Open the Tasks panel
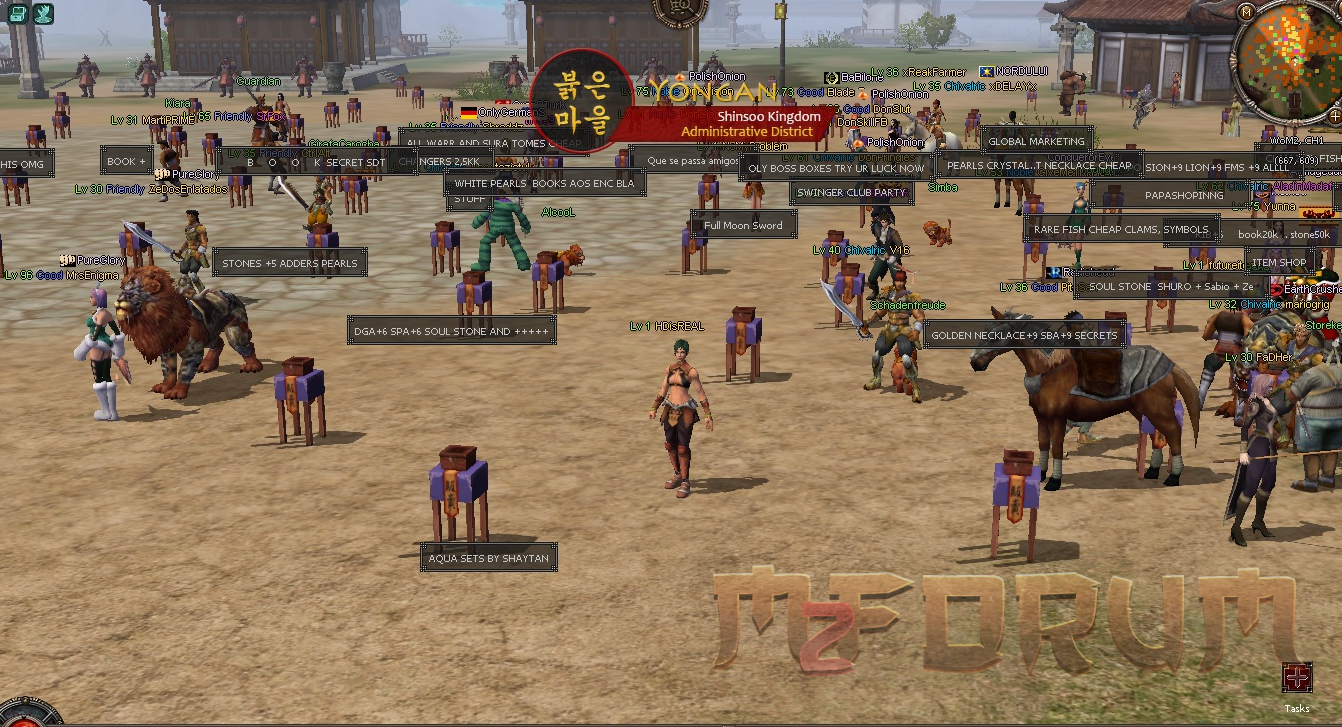This screenshot has width=1342, height=727. (1297, 678)
